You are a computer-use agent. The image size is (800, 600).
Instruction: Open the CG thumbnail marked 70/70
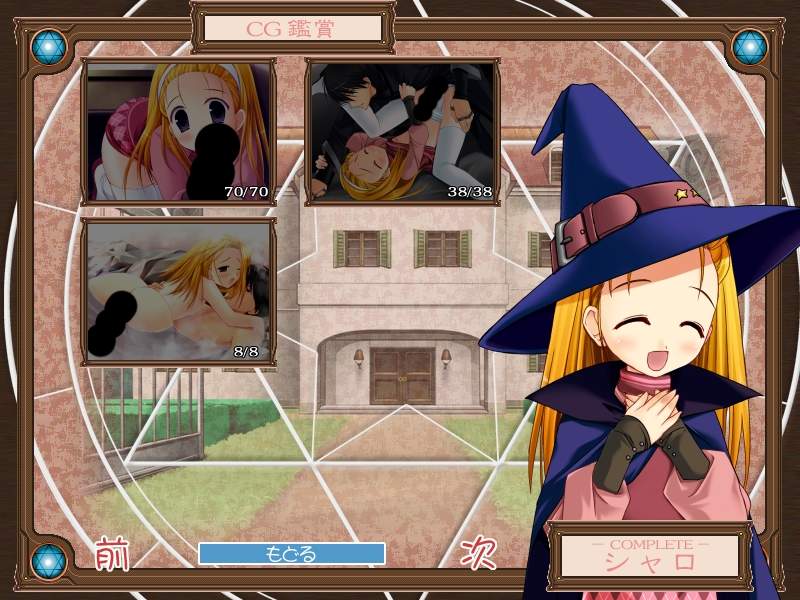tap(178, 131)
